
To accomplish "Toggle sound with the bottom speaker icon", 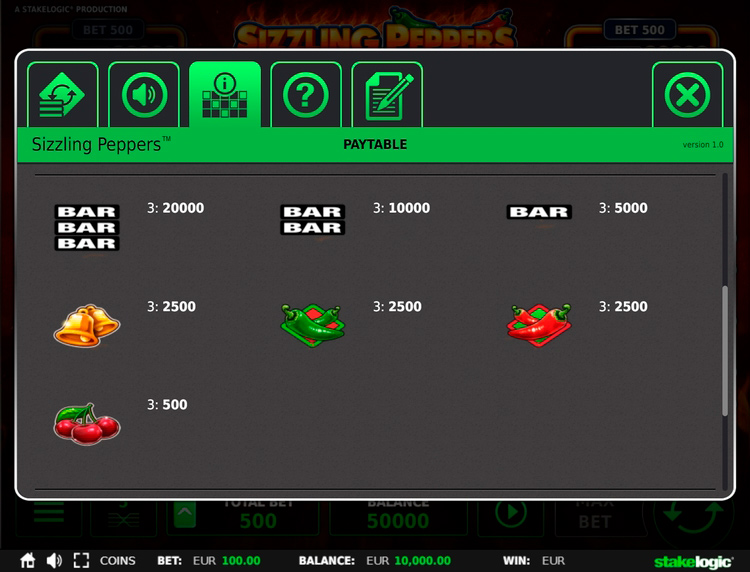I will click(54, 561).
